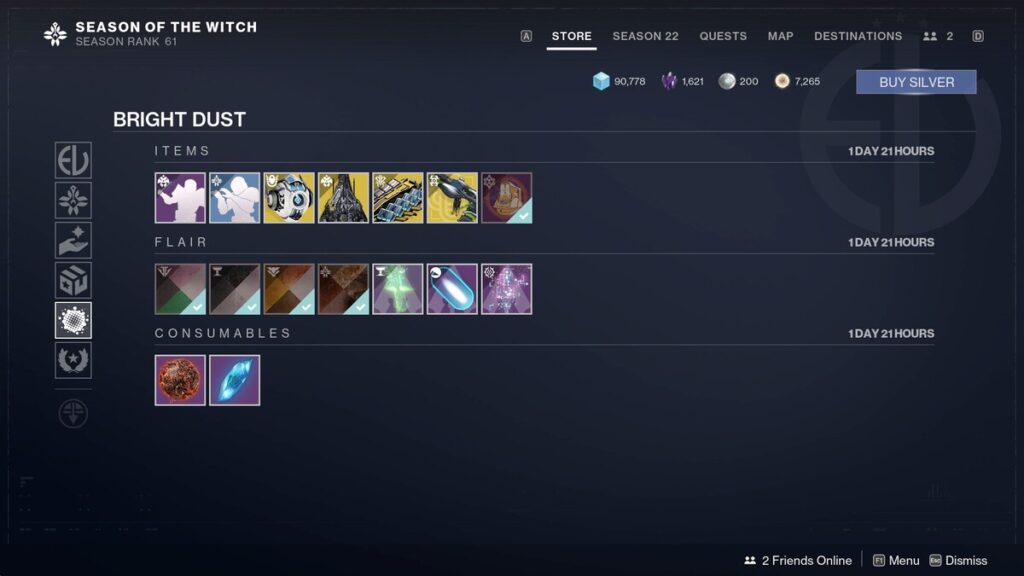The image size is (1024, 576).
Task: Choose the red orb consumable
Action: point(180,380)
